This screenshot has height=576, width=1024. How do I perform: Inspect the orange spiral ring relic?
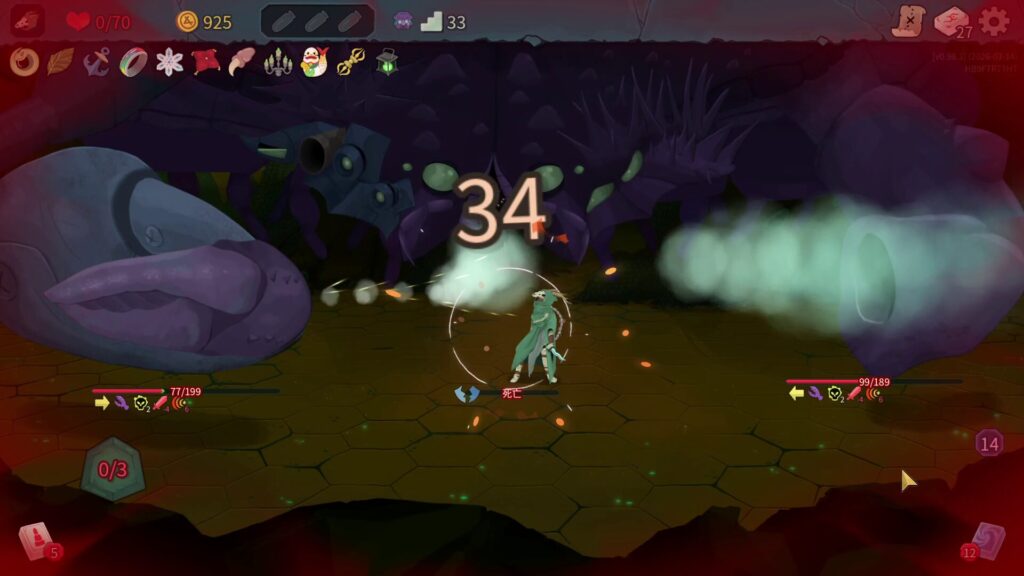point(23,62)
